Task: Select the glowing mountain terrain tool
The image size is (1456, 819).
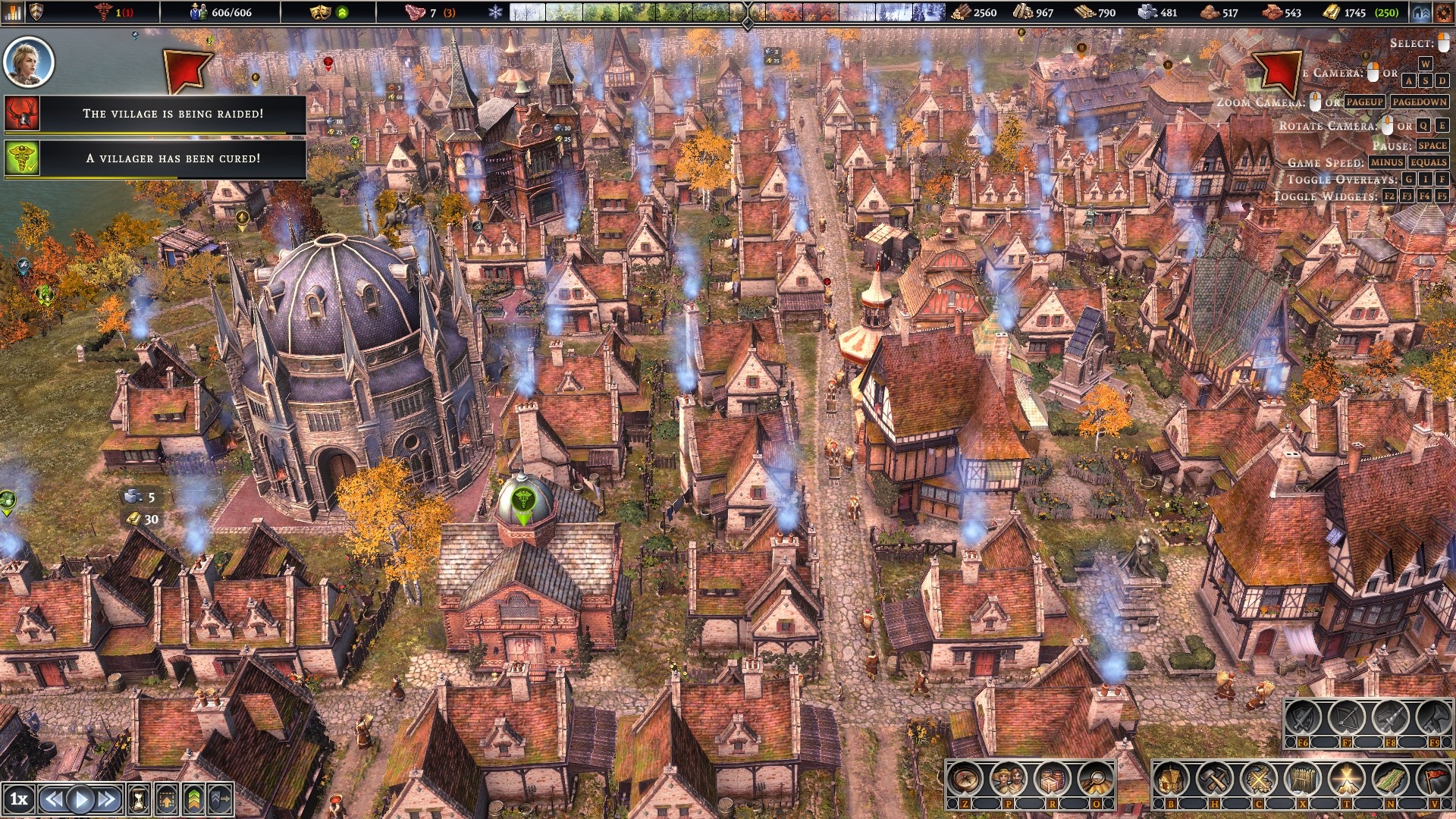Action: tap(1347, 779)
